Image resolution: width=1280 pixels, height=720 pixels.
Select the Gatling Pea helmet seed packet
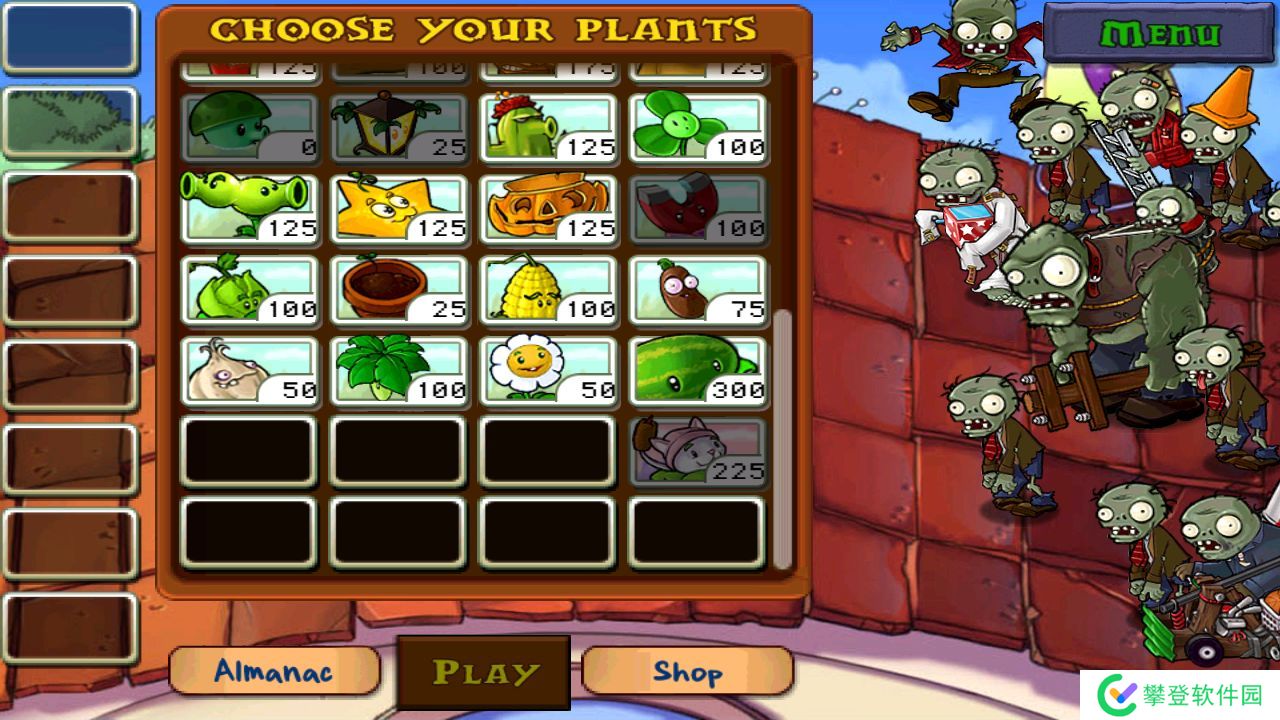(x=250, y=128)
